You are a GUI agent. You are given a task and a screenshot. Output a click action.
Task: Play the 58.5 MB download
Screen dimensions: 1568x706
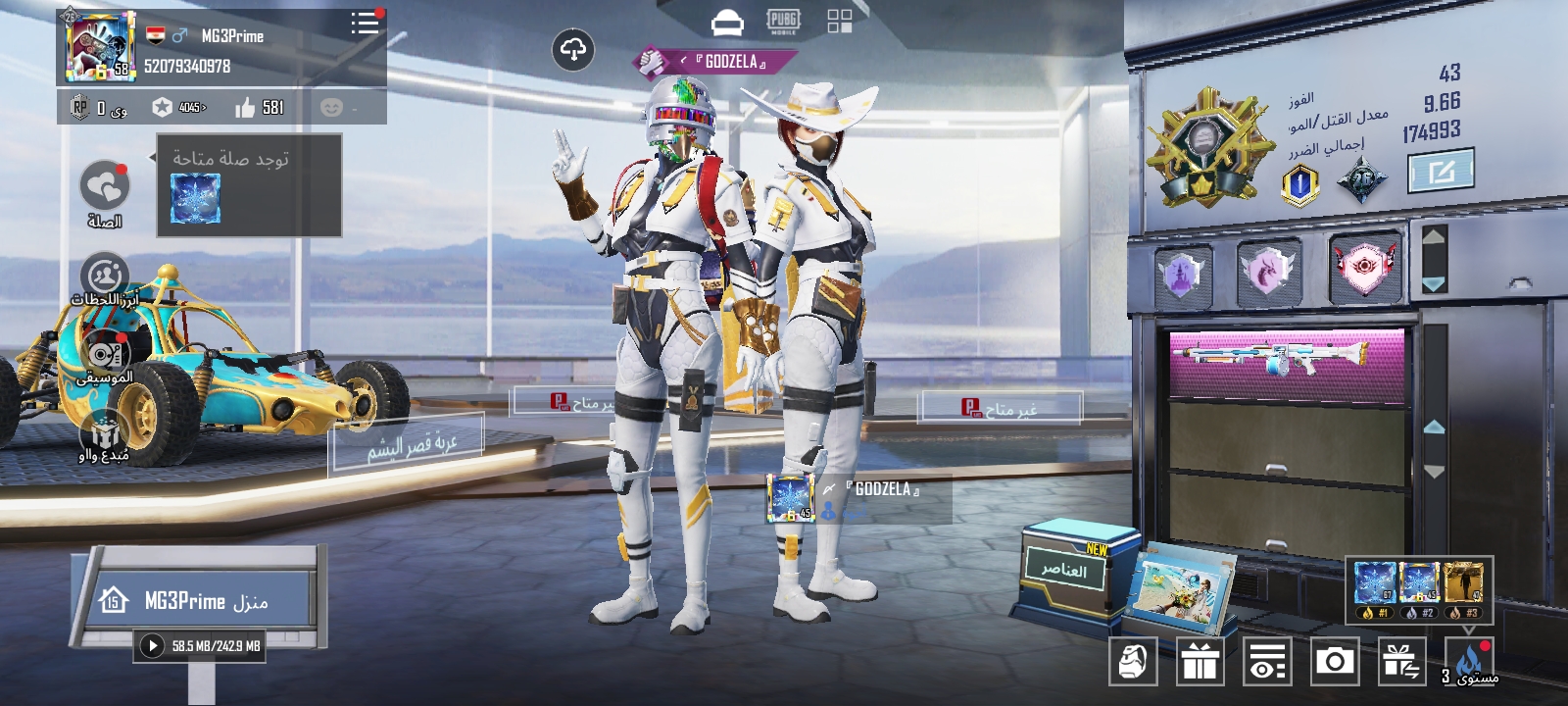(152, 645)
